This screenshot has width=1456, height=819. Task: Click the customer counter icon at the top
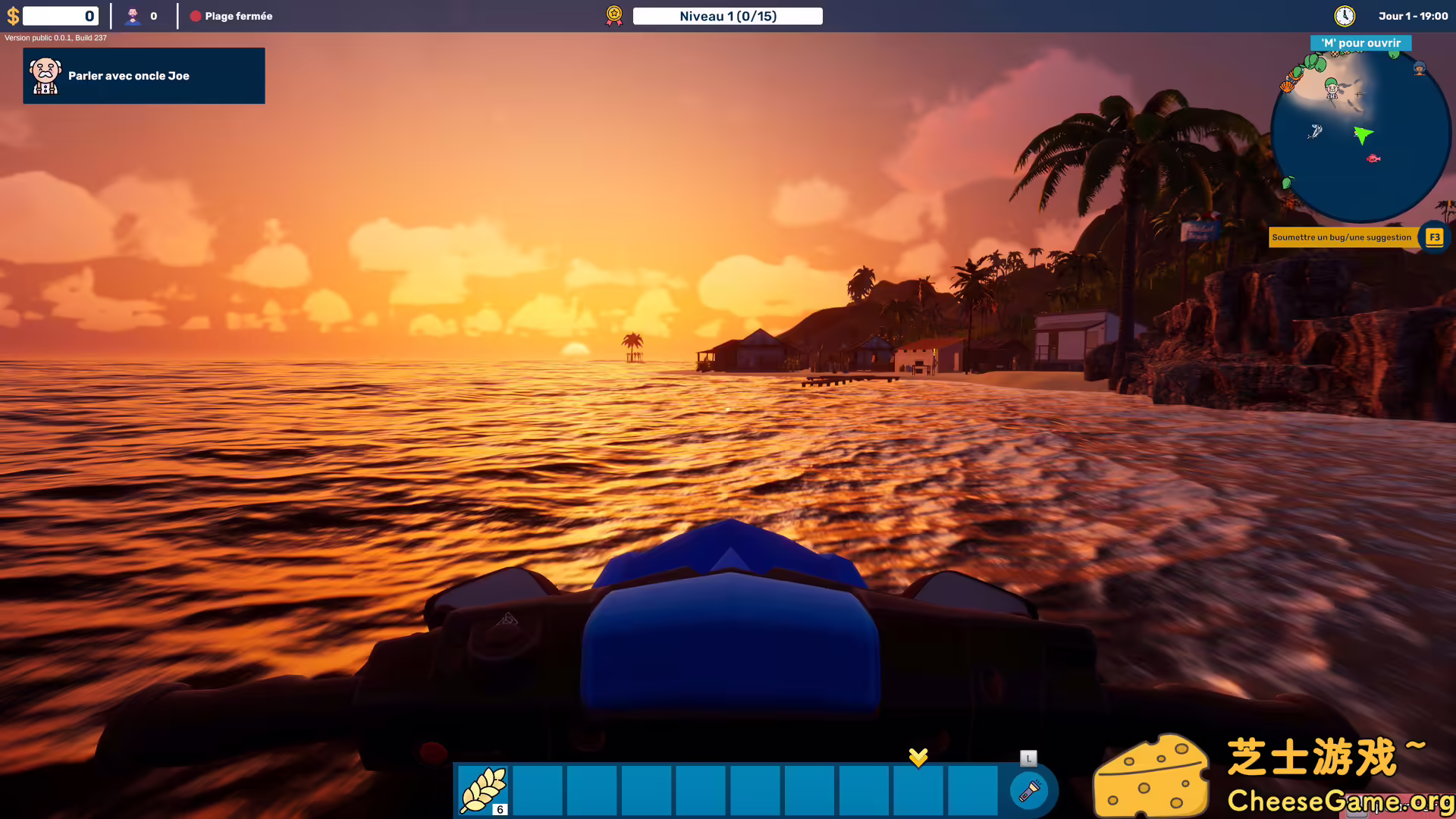click(x=135, y=15)
